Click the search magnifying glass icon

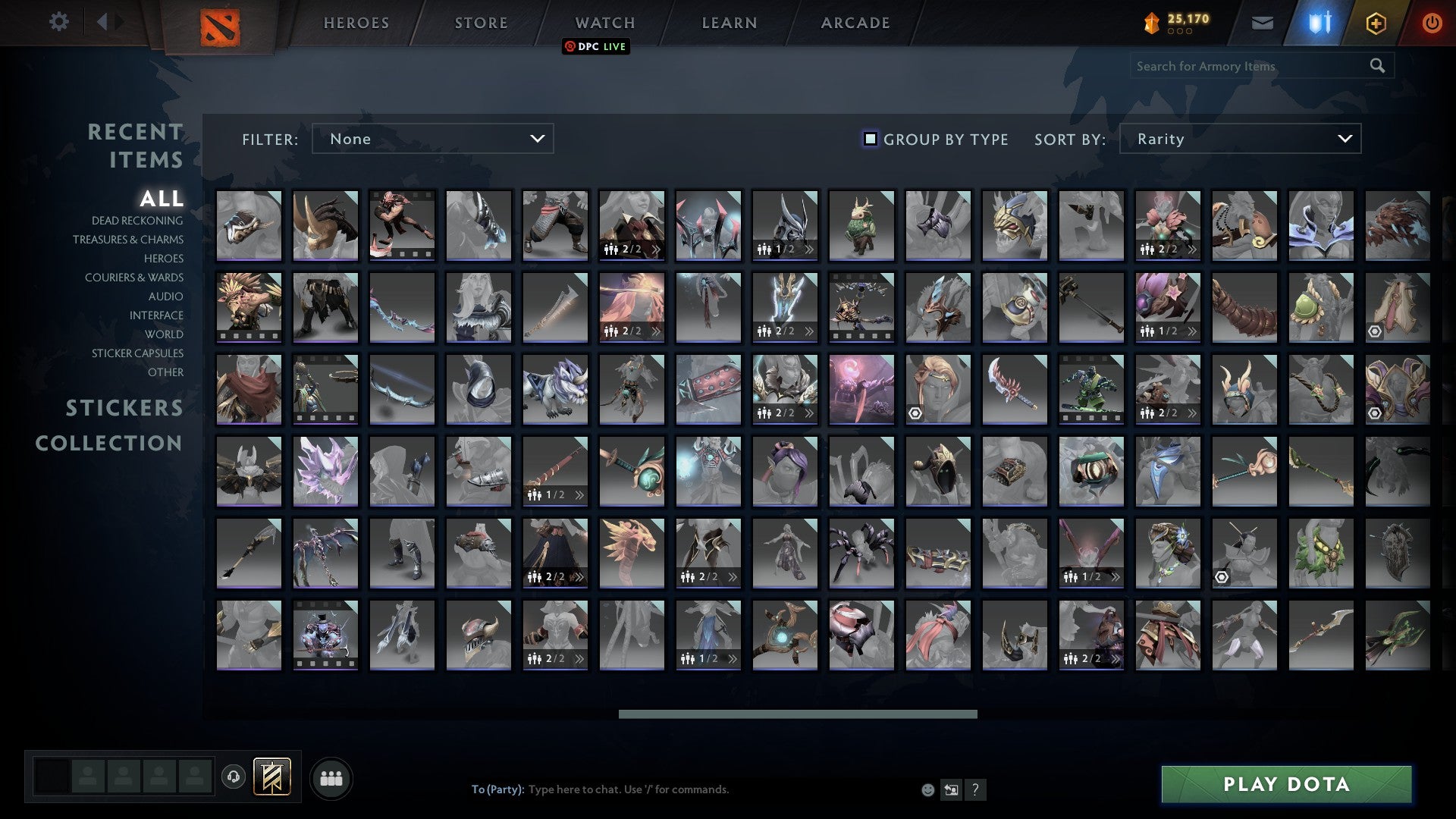tap(1376, 66)
